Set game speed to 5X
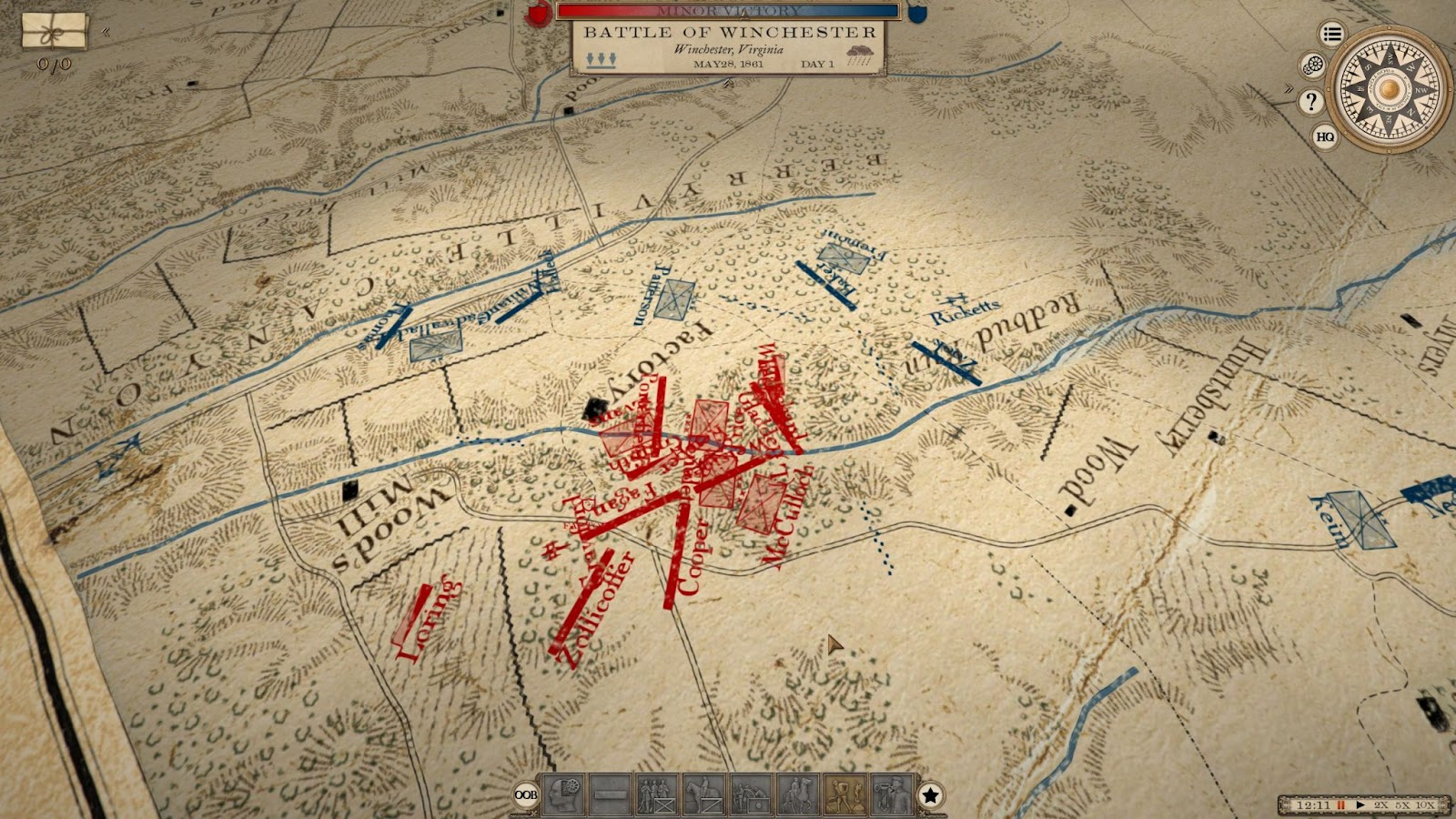This screenshot has width=1456, height=819. coord(1403,805)
